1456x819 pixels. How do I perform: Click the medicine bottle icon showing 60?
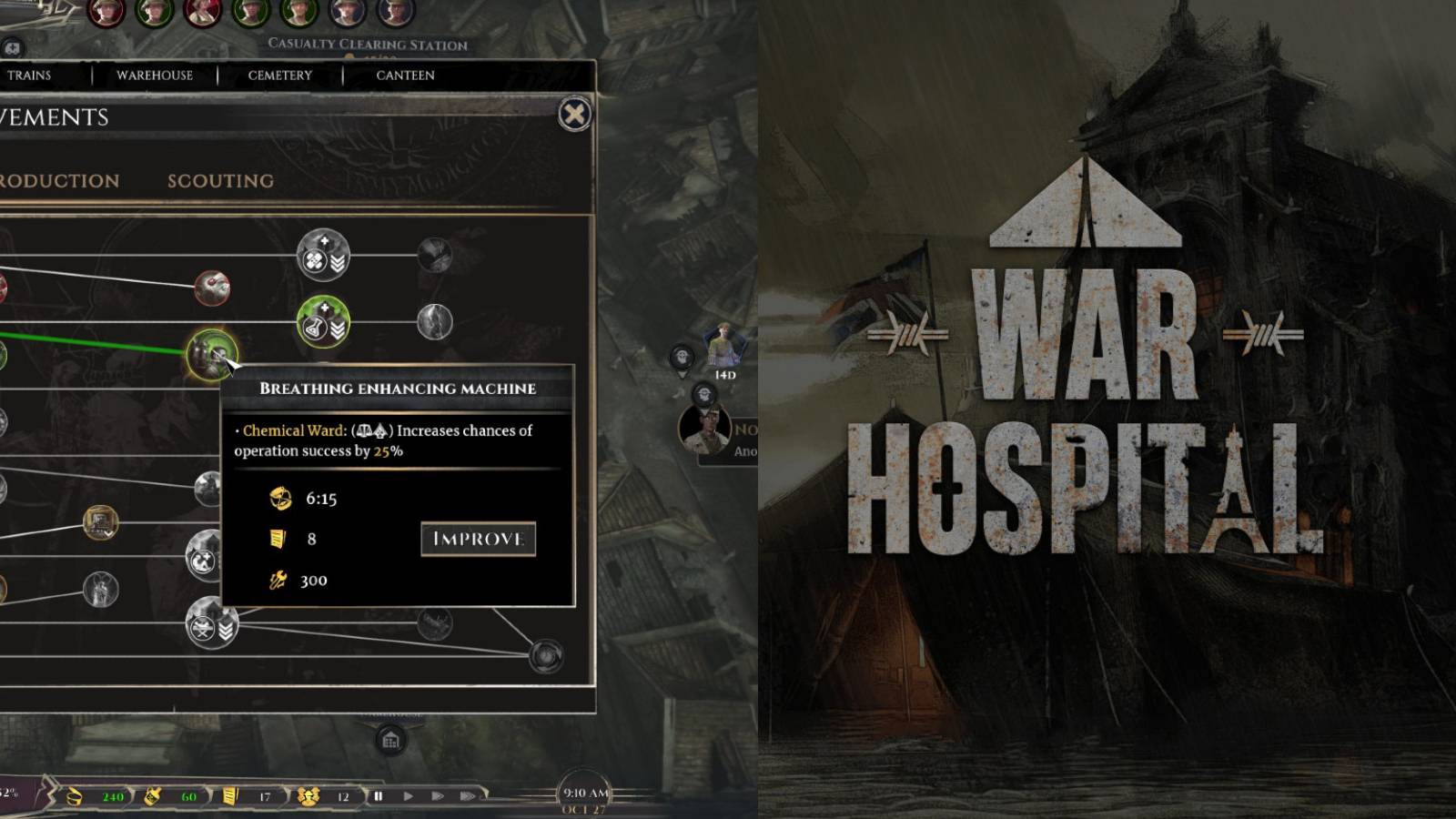[x=153, y=795]
